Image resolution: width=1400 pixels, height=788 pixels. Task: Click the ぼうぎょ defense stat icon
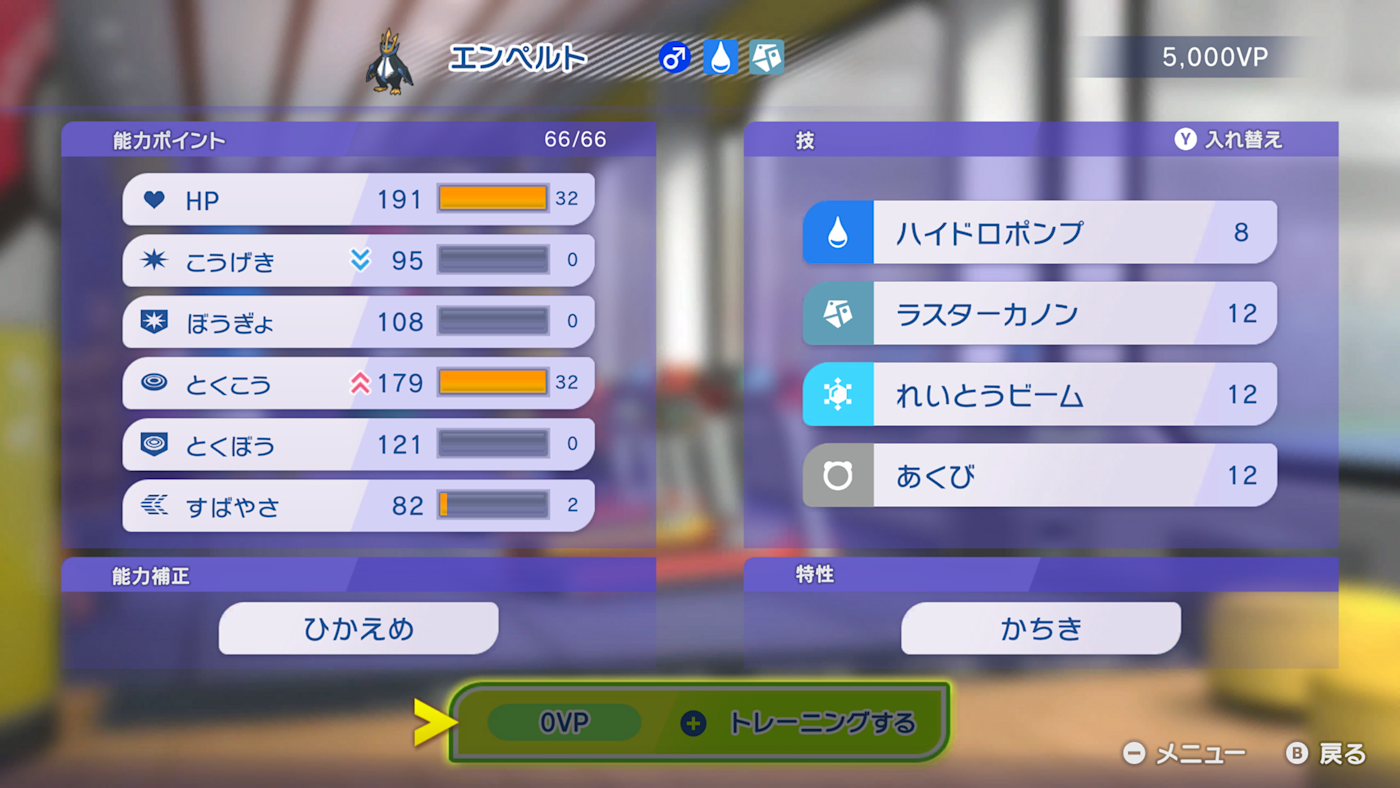(x=157, y=322)
